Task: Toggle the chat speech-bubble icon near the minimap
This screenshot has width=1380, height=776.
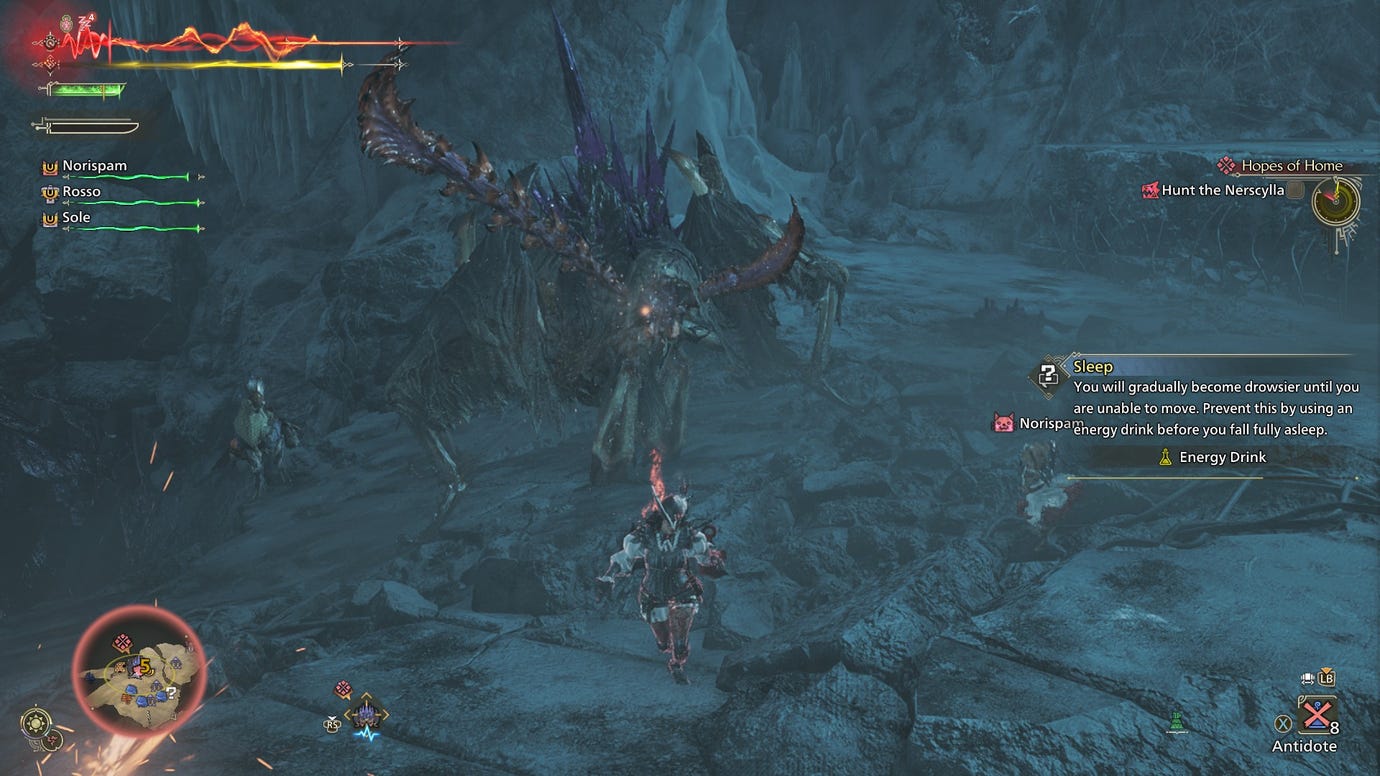Action: 343,687
